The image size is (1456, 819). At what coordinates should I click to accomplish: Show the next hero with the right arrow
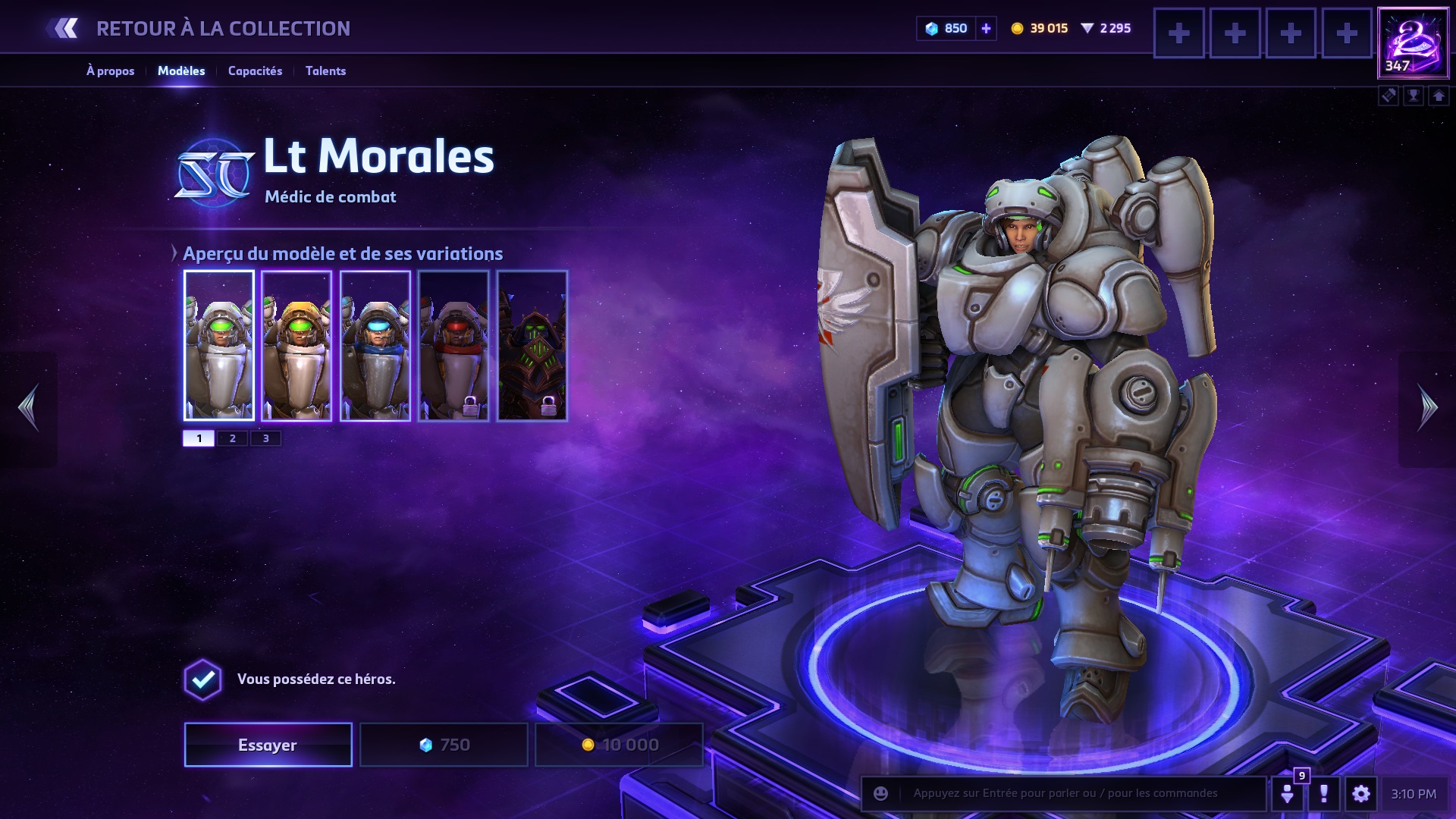[x=1427, y=408]
